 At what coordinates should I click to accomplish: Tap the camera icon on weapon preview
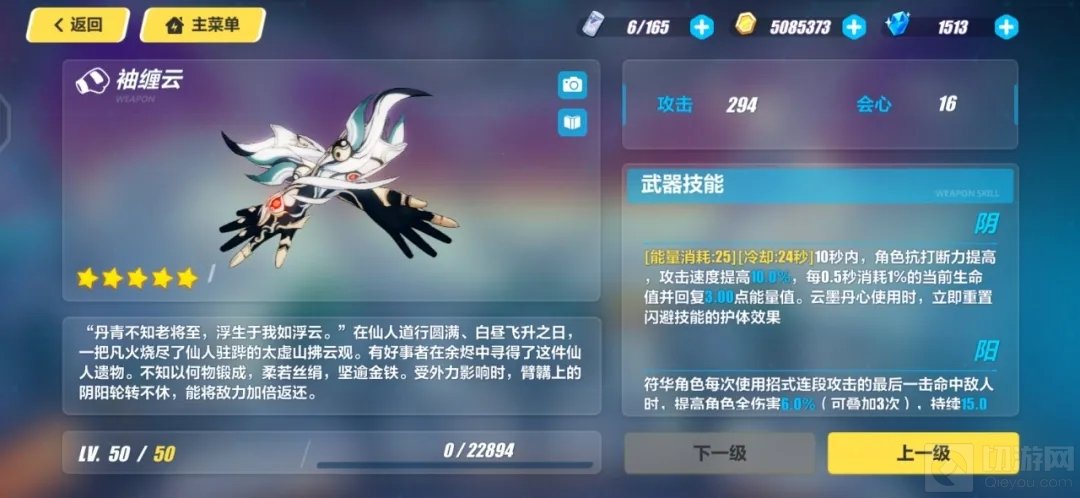click(x=572, y=85)
